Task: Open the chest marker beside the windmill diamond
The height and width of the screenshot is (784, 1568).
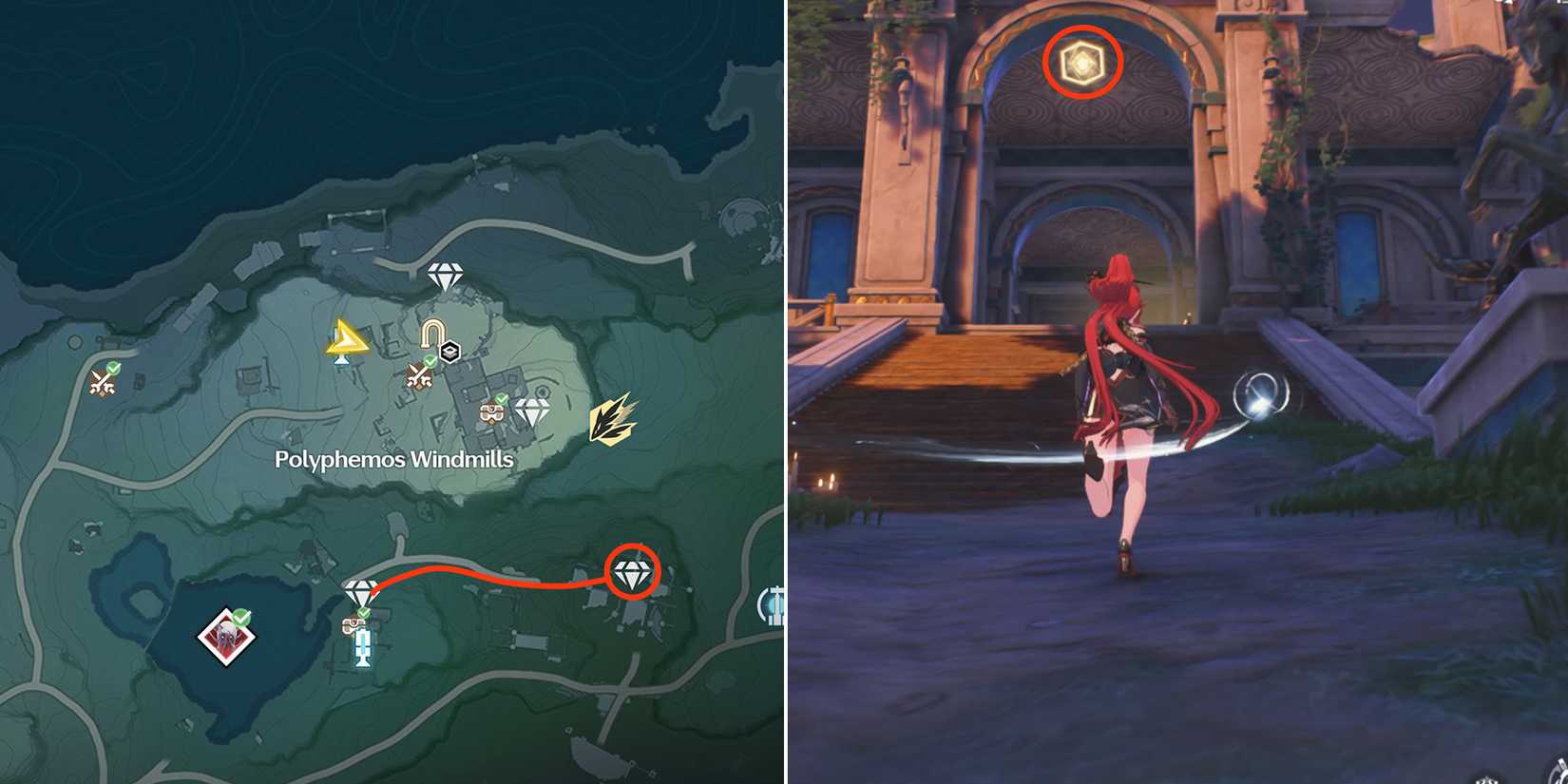Action: point(491,413)
